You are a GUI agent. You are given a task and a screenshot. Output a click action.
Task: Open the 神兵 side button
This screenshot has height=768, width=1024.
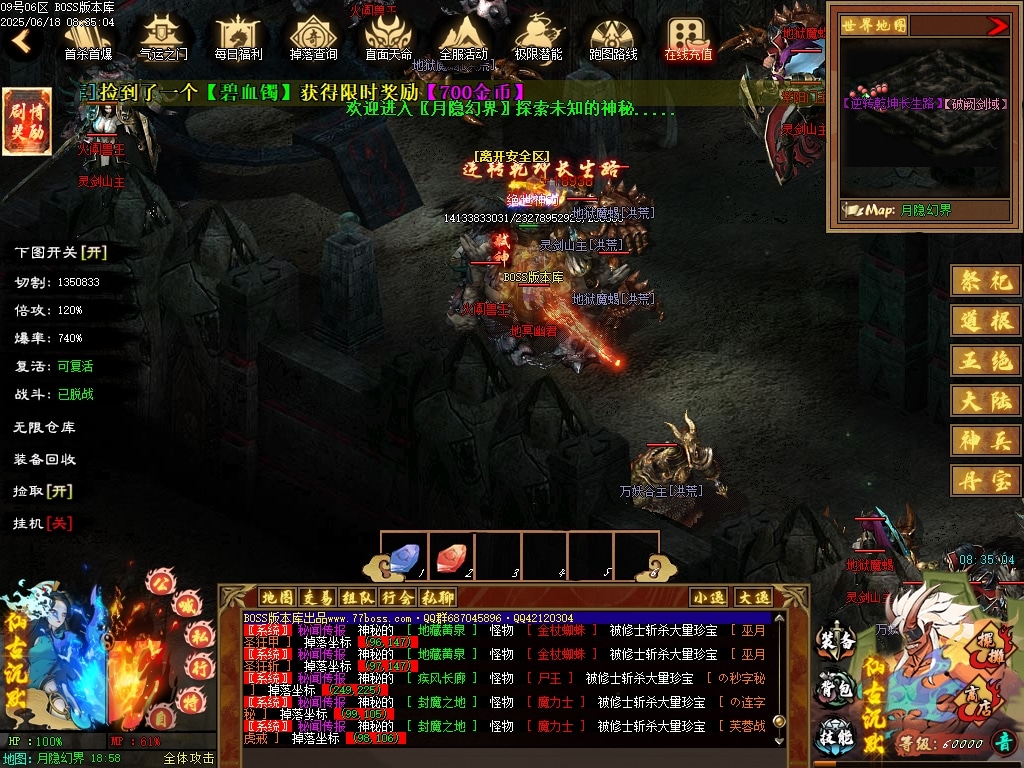point(986,439)
